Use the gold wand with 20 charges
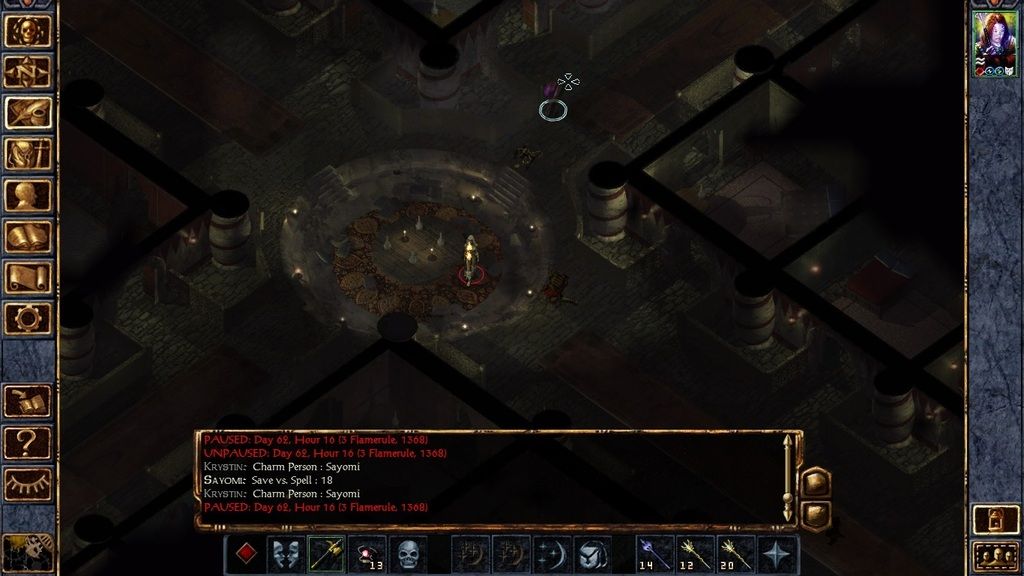Image resolution: width=1024 pixels, height=576 pixels. click(736, 554)
